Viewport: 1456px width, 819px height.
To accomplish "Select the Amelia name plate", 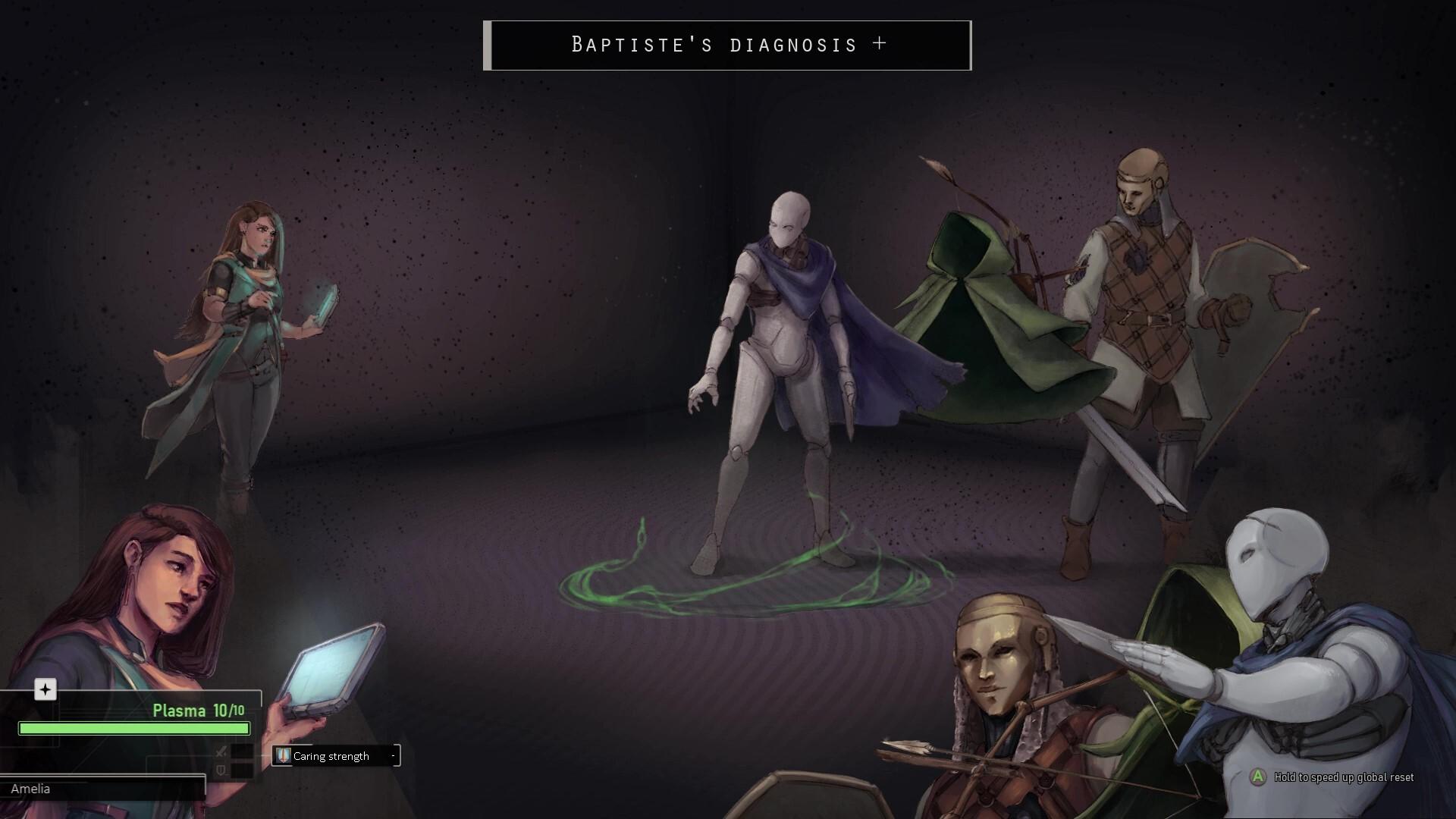I will coord(102,789).
